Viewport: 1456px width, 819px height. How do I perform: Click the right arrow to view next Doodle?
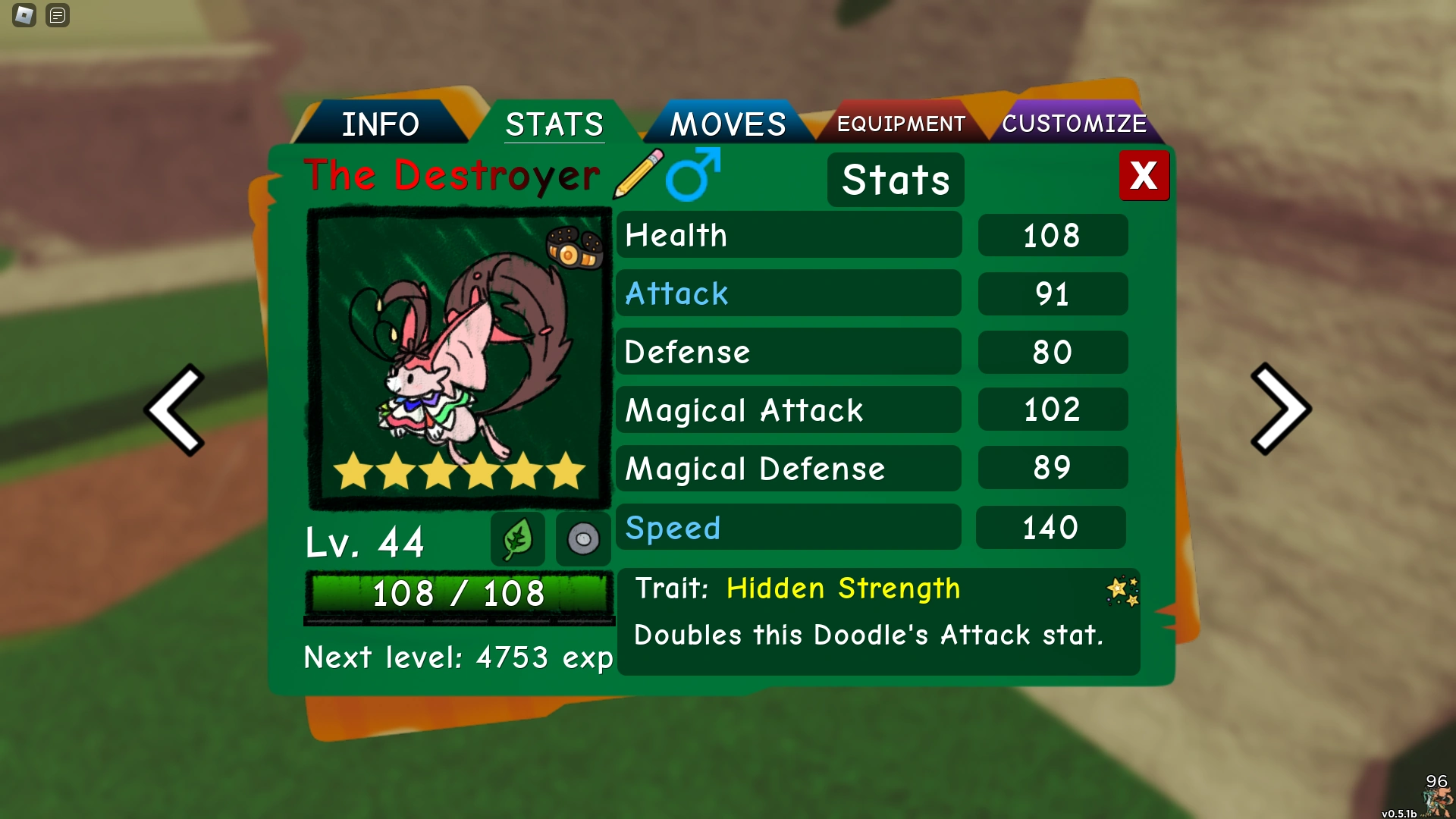point(1281,409)
